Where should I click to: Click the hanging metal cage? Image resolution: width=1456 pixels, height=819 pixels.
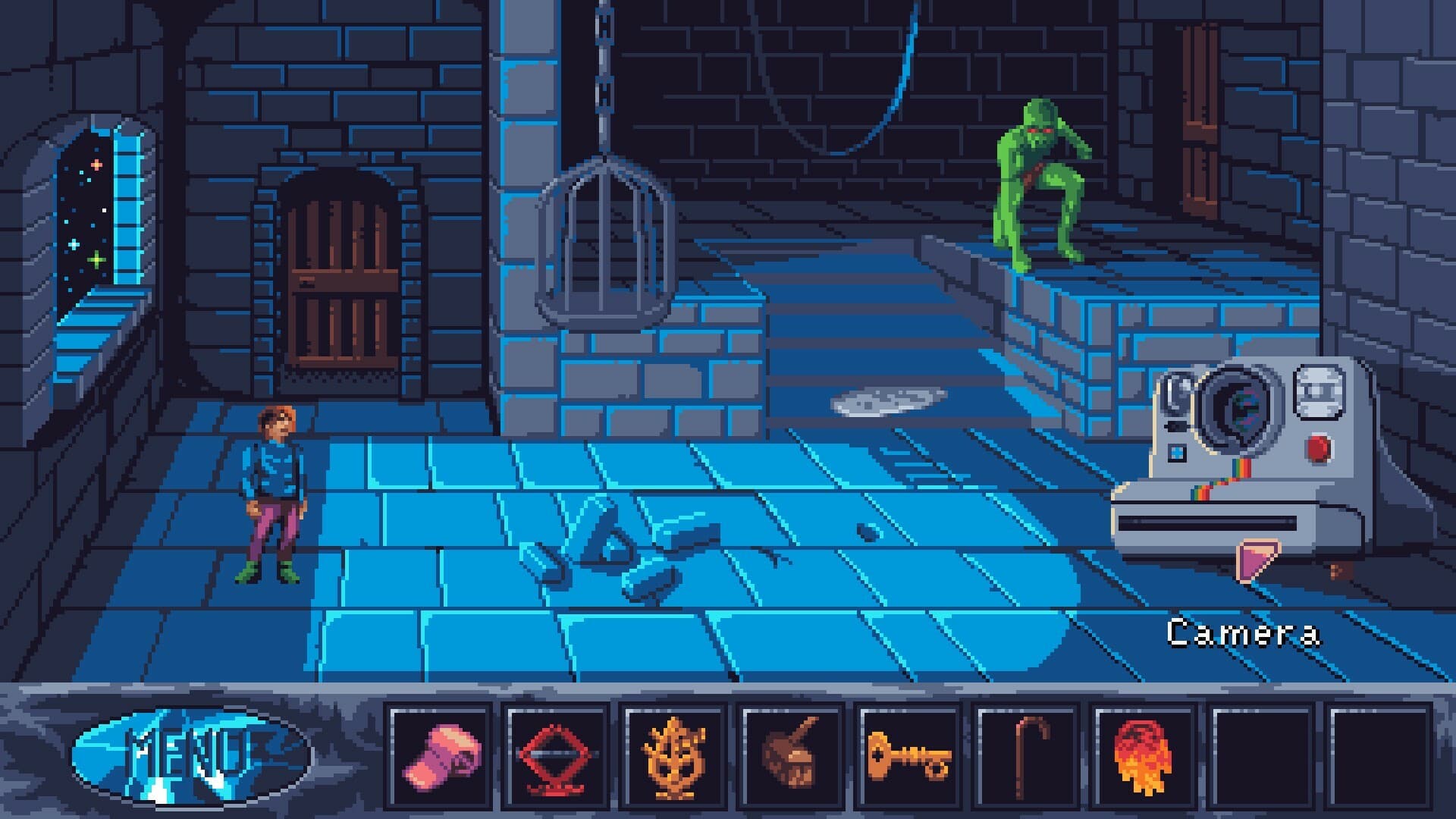[x=603, y=235]
